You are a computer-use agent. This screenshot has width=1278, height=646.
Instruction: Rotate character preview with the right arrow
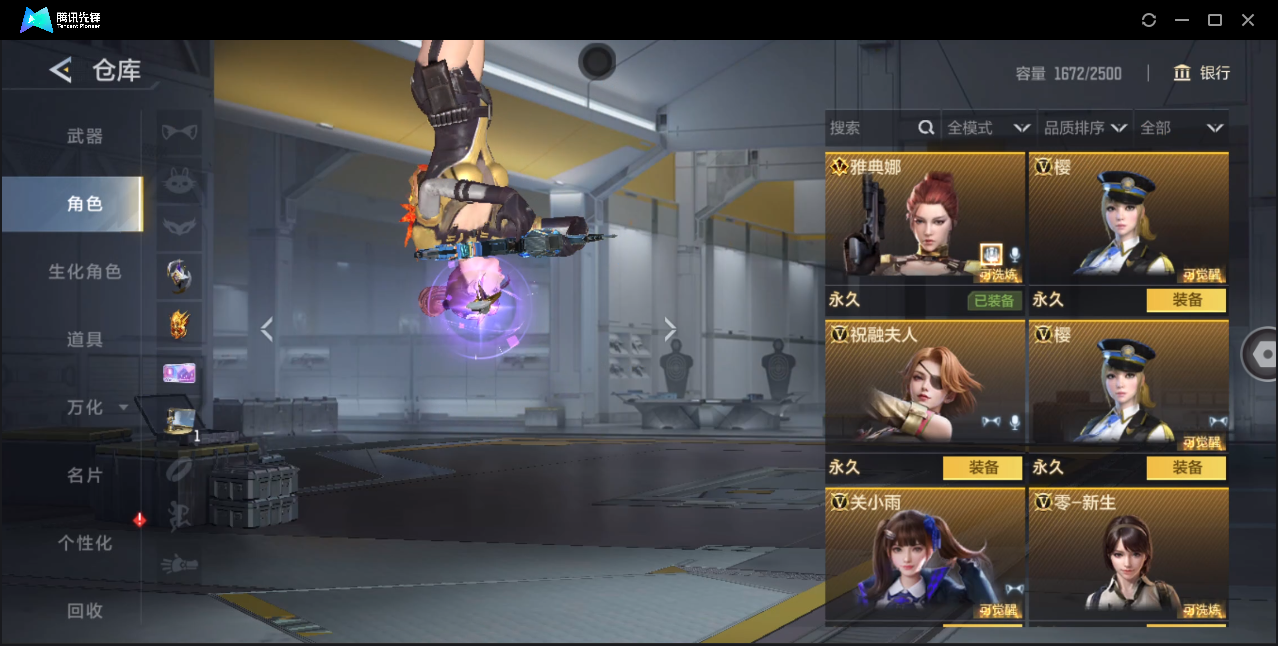point(670,329)
